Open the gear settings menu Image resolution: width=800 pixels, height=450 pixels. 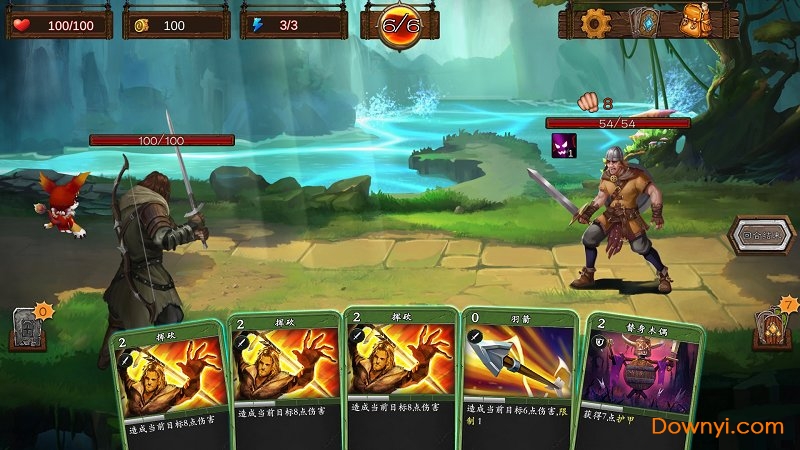tap(596, 22)
